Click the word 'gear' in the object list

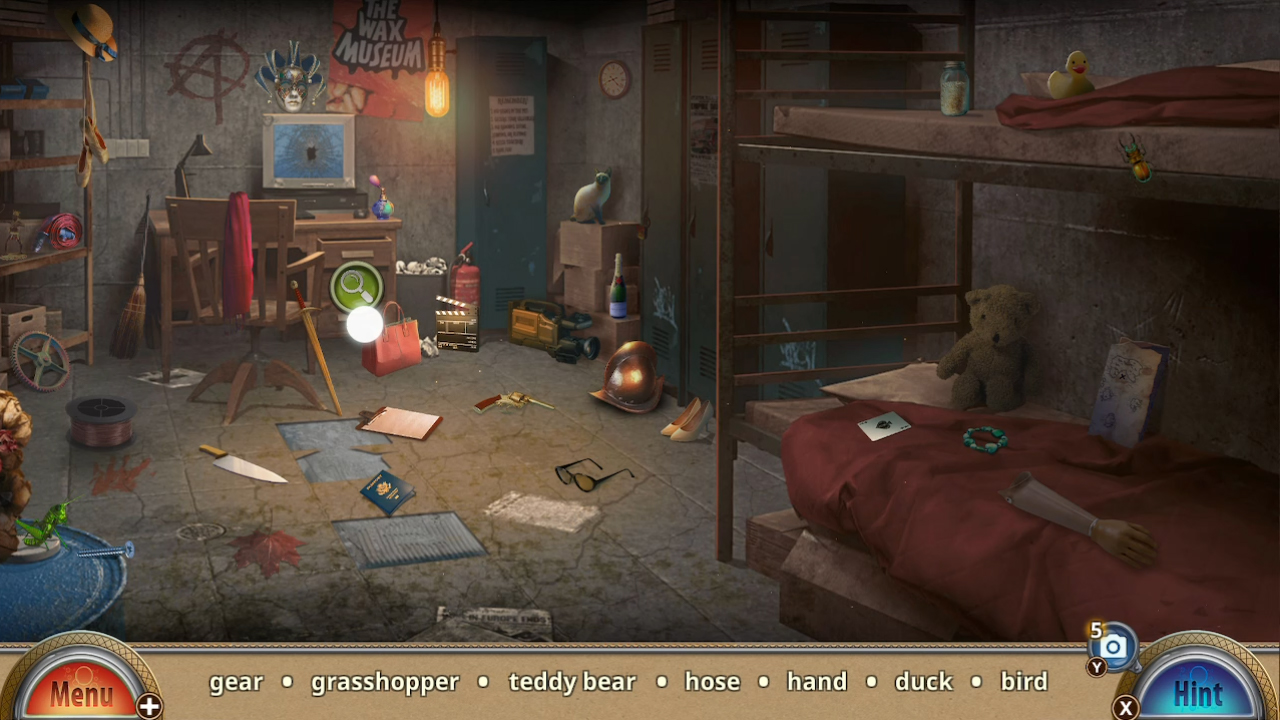click(x=235, y=682)
